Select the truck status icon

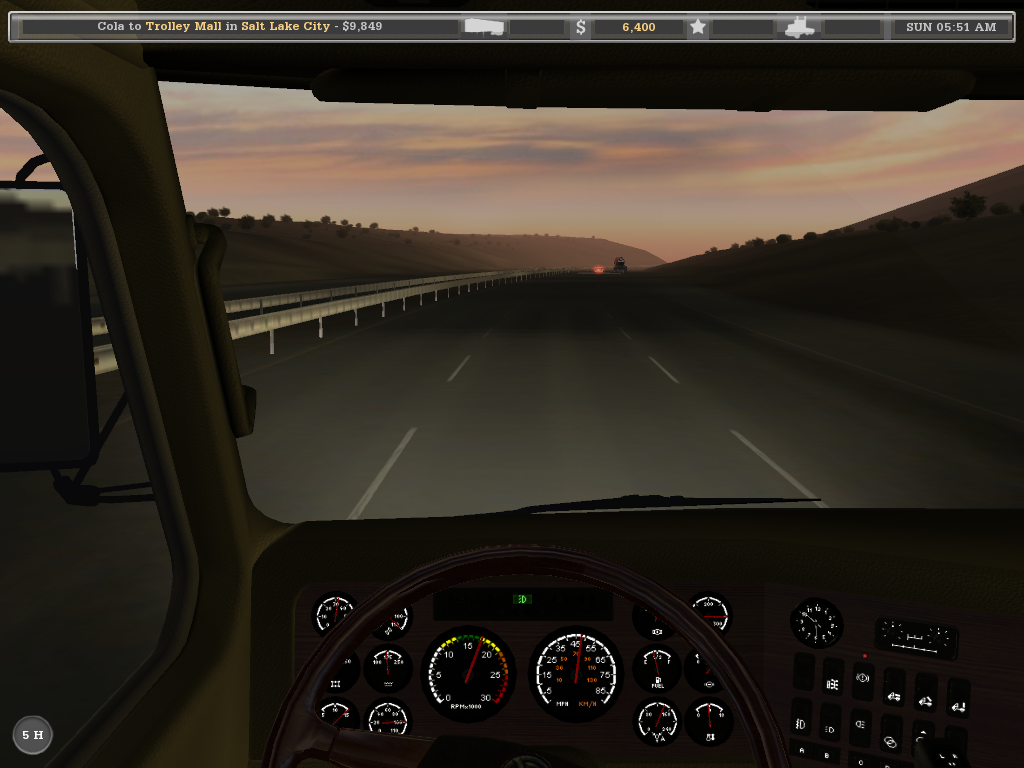[x=800, y=27]
